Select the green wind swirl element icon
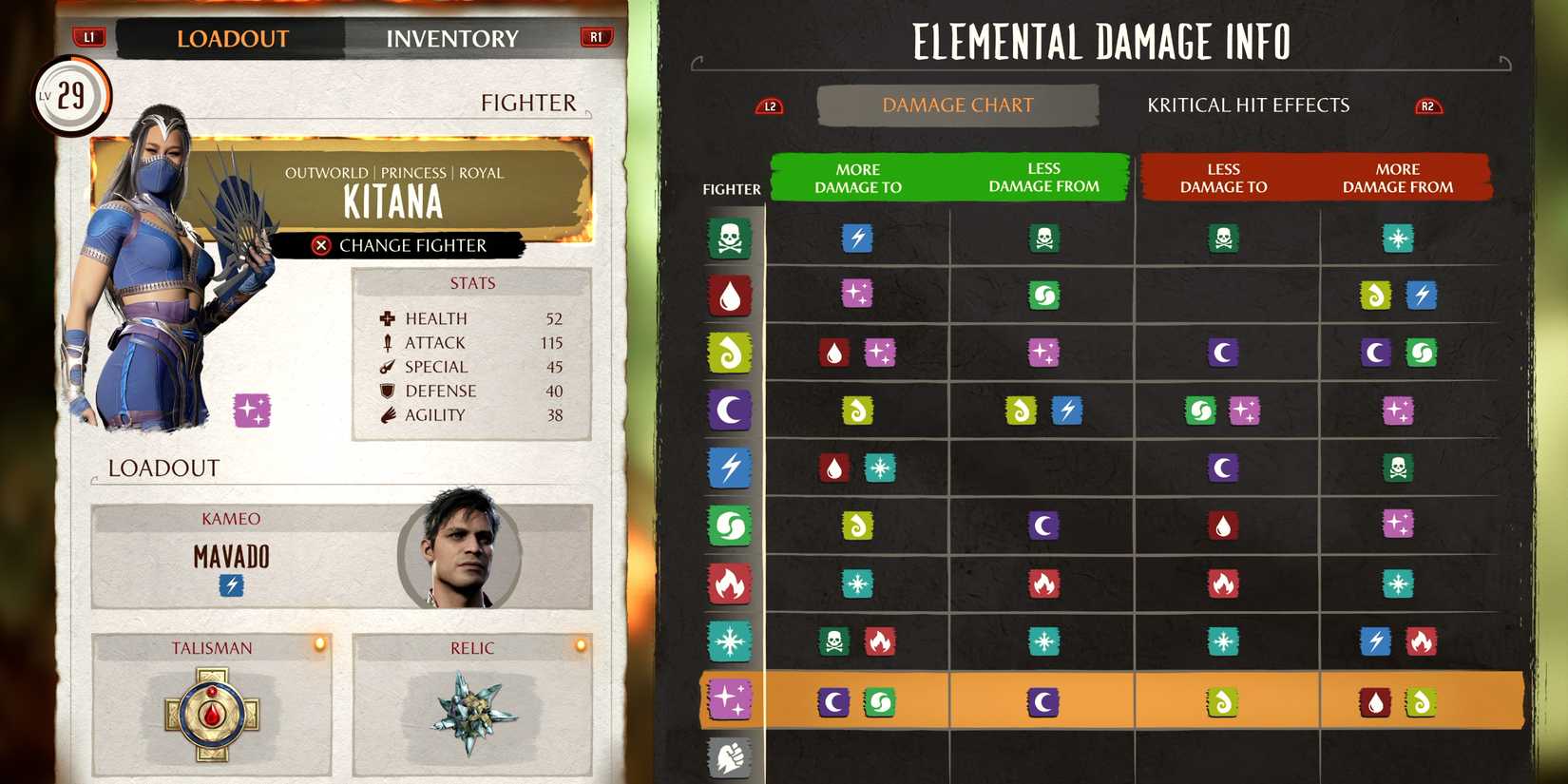Screen dimensions: 1568x784 728,526
